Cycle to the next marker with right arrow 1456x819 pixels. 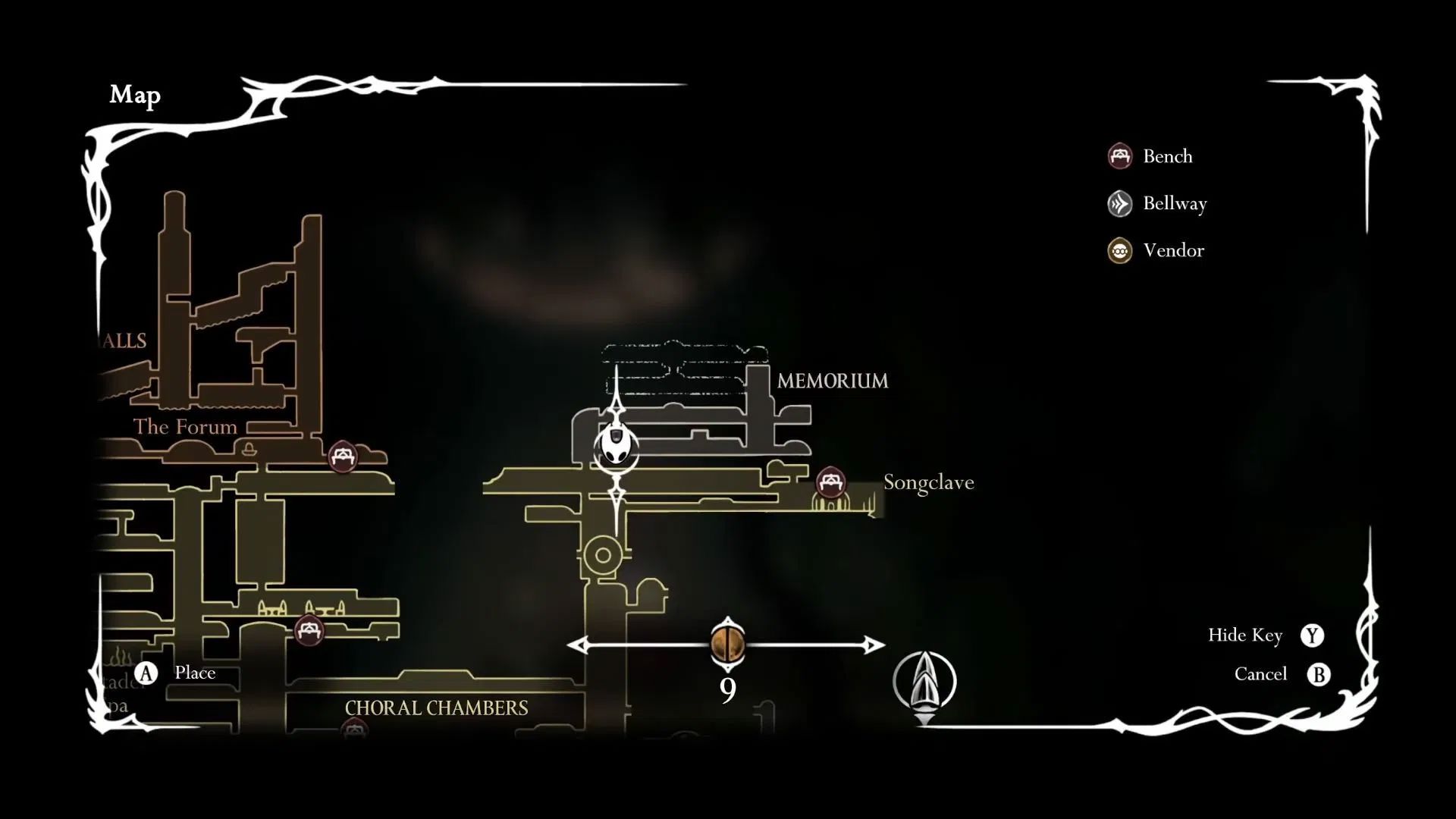pos(874,645)
